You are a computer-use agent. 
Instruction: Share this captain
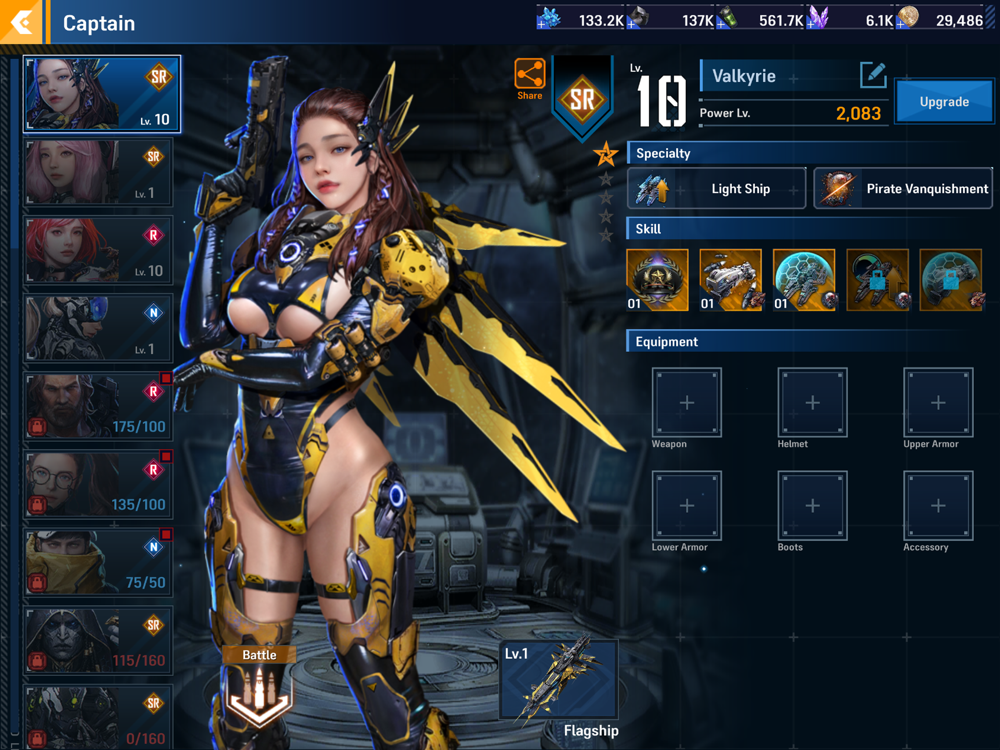(x=530, y=78)
